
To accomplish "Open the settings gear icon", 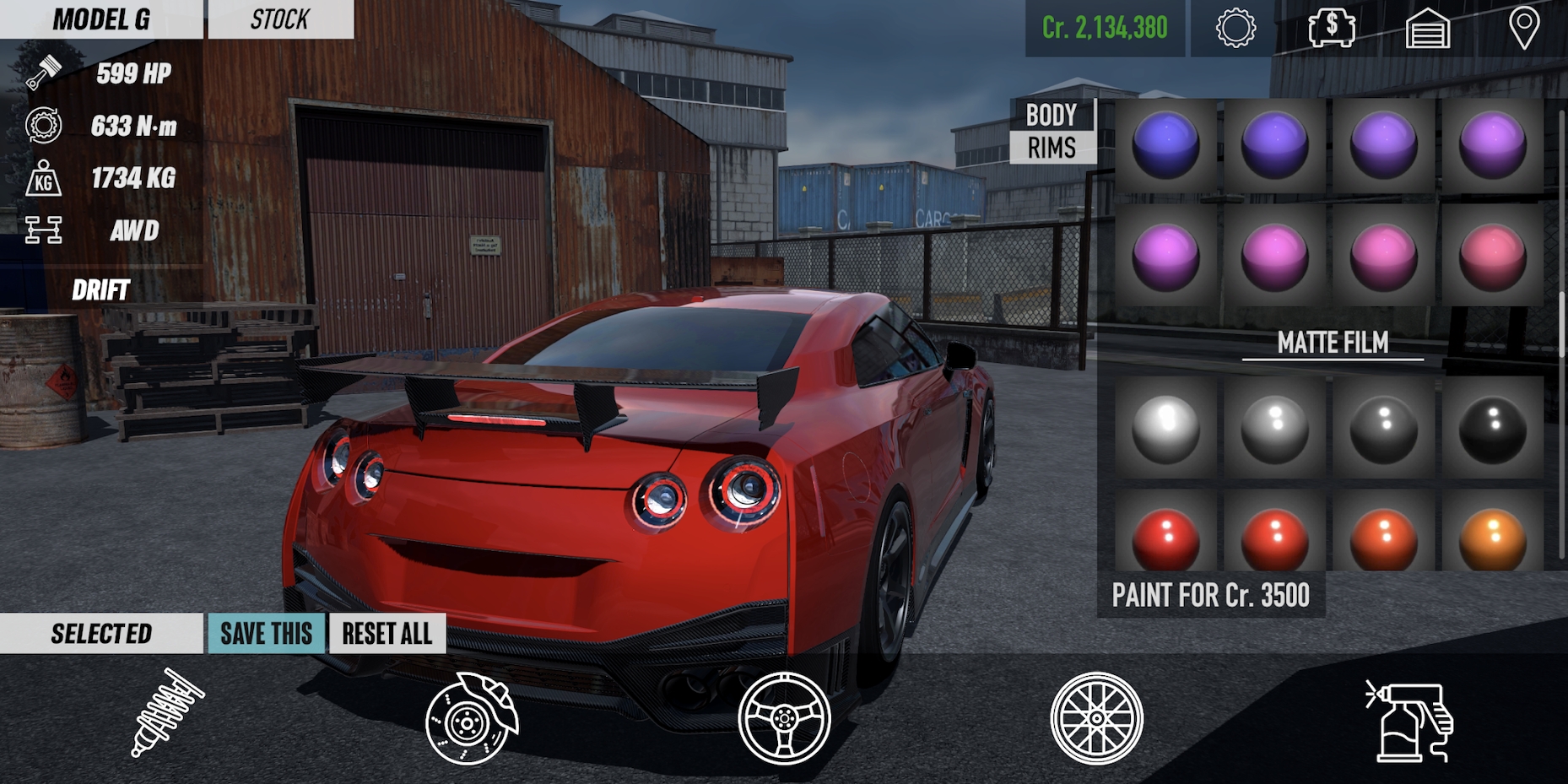I will pyautogui.click(x=1235, y=28).
